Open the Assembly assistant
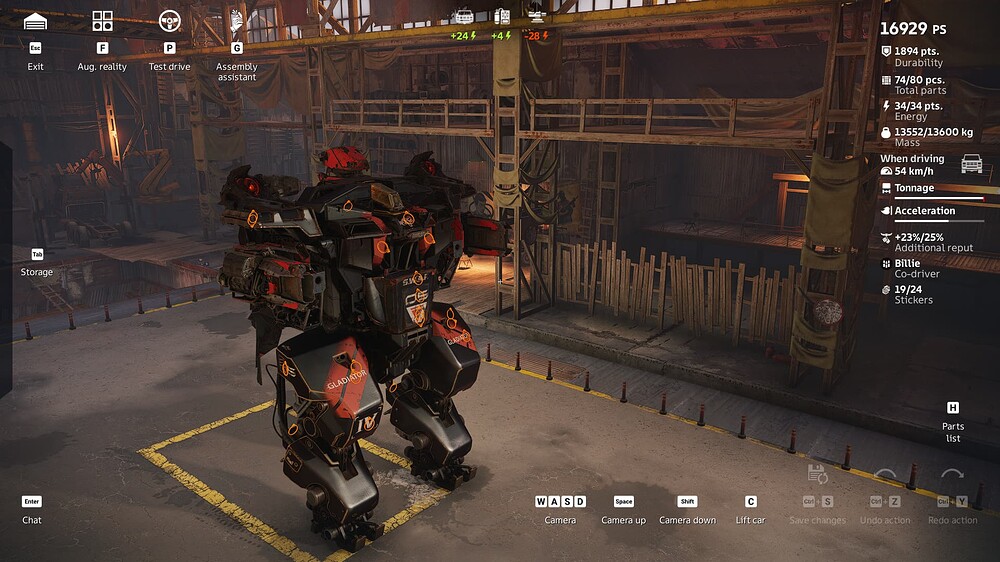This screenshot has height=562, width=1000. click(x=237, y=22)
